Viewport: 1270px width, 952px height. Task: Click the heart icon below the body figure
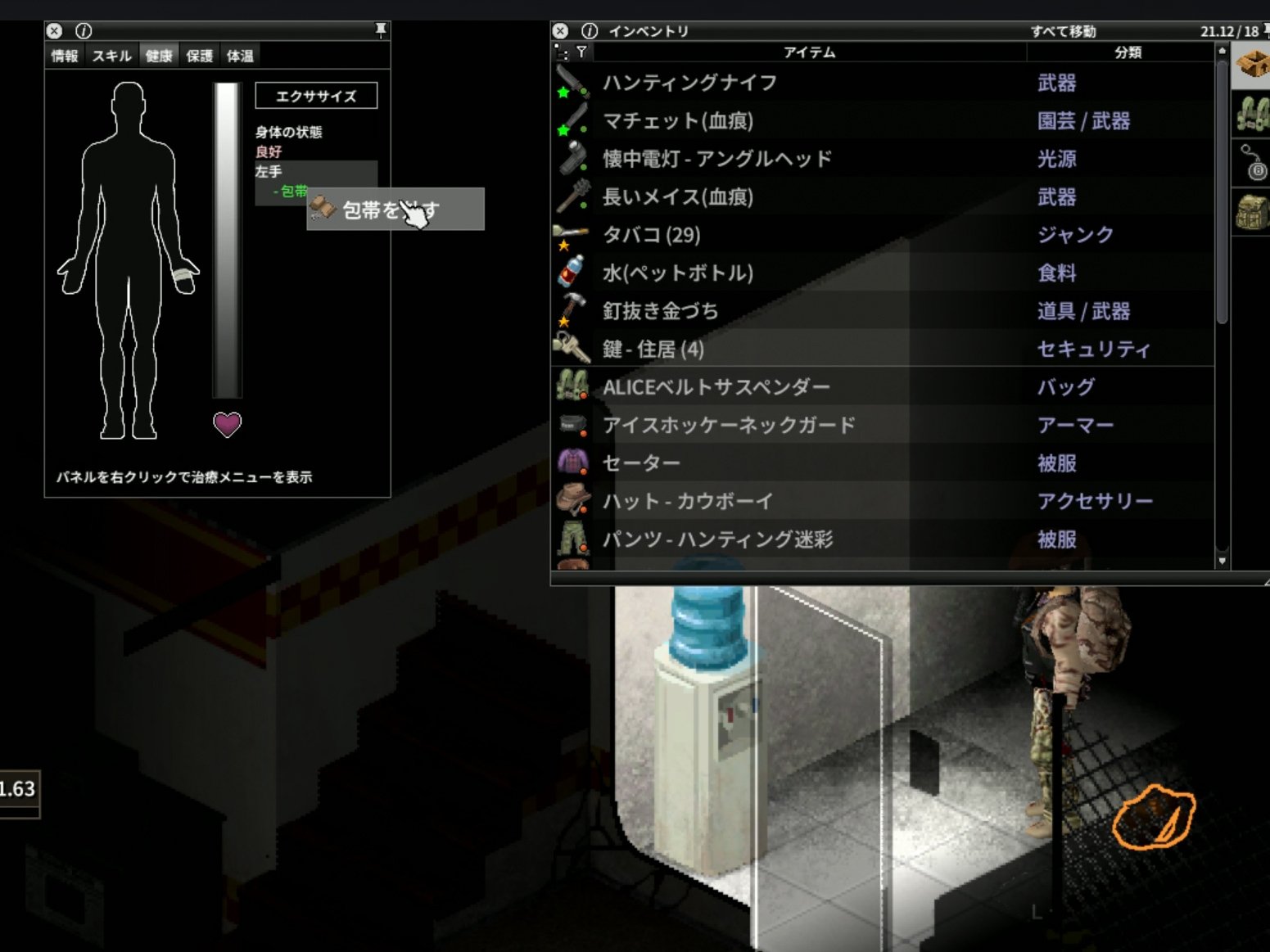click(x=227, y=424)
